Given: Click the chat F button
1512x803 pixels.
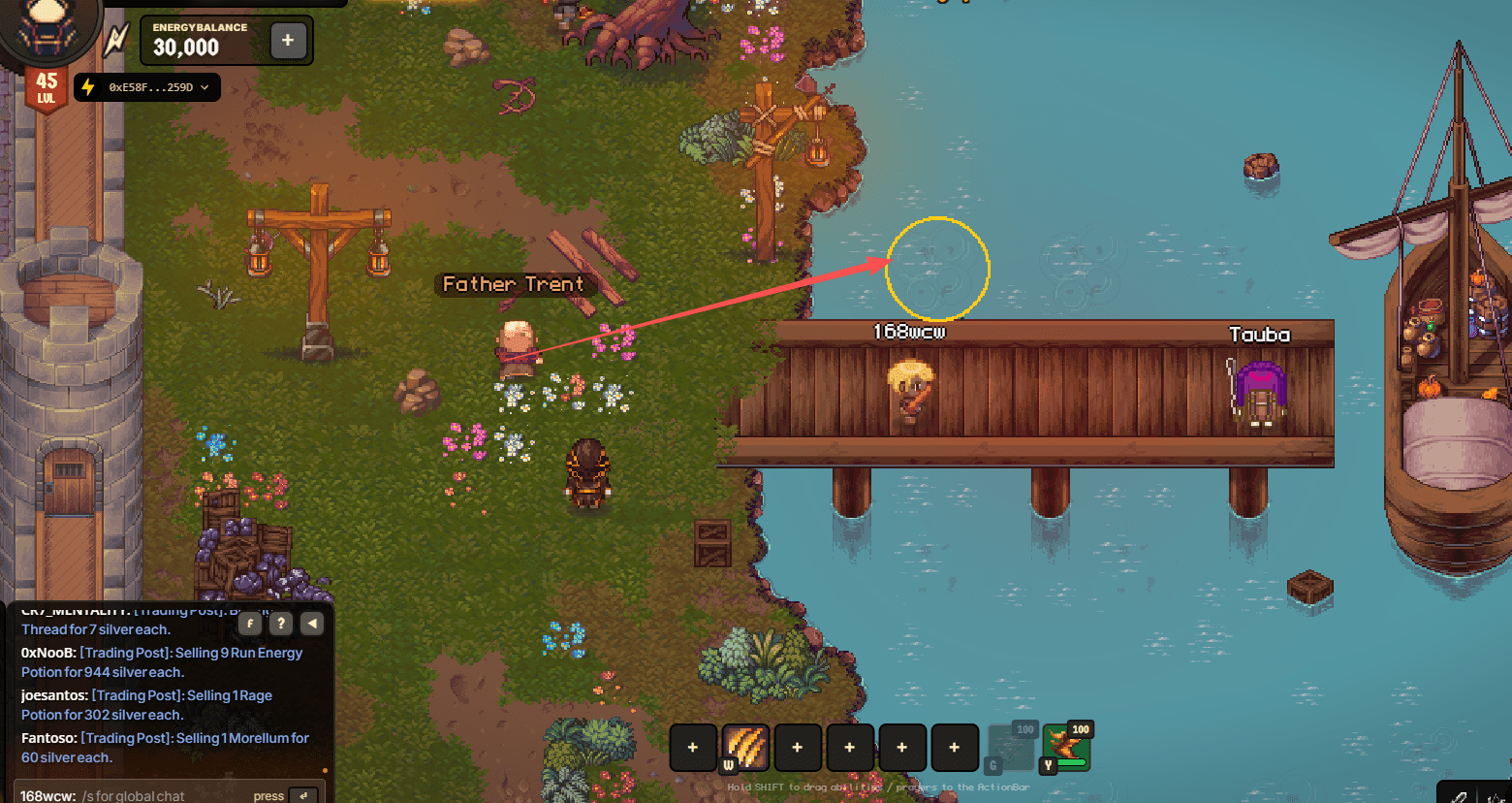Looking at the screenshot, I should tap(250, 624).
